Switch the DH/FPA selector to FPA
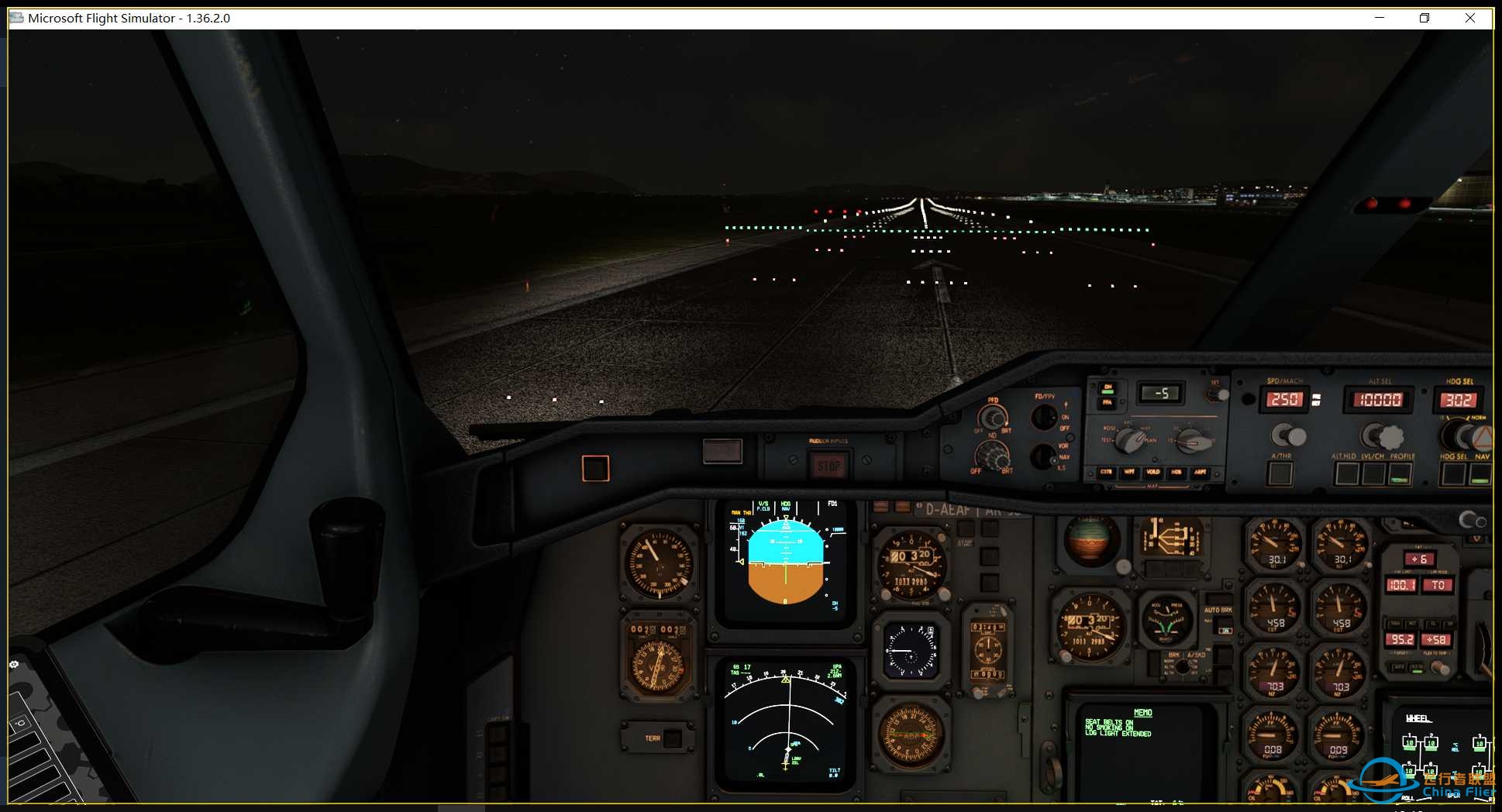 click(x=1108, y=402)
